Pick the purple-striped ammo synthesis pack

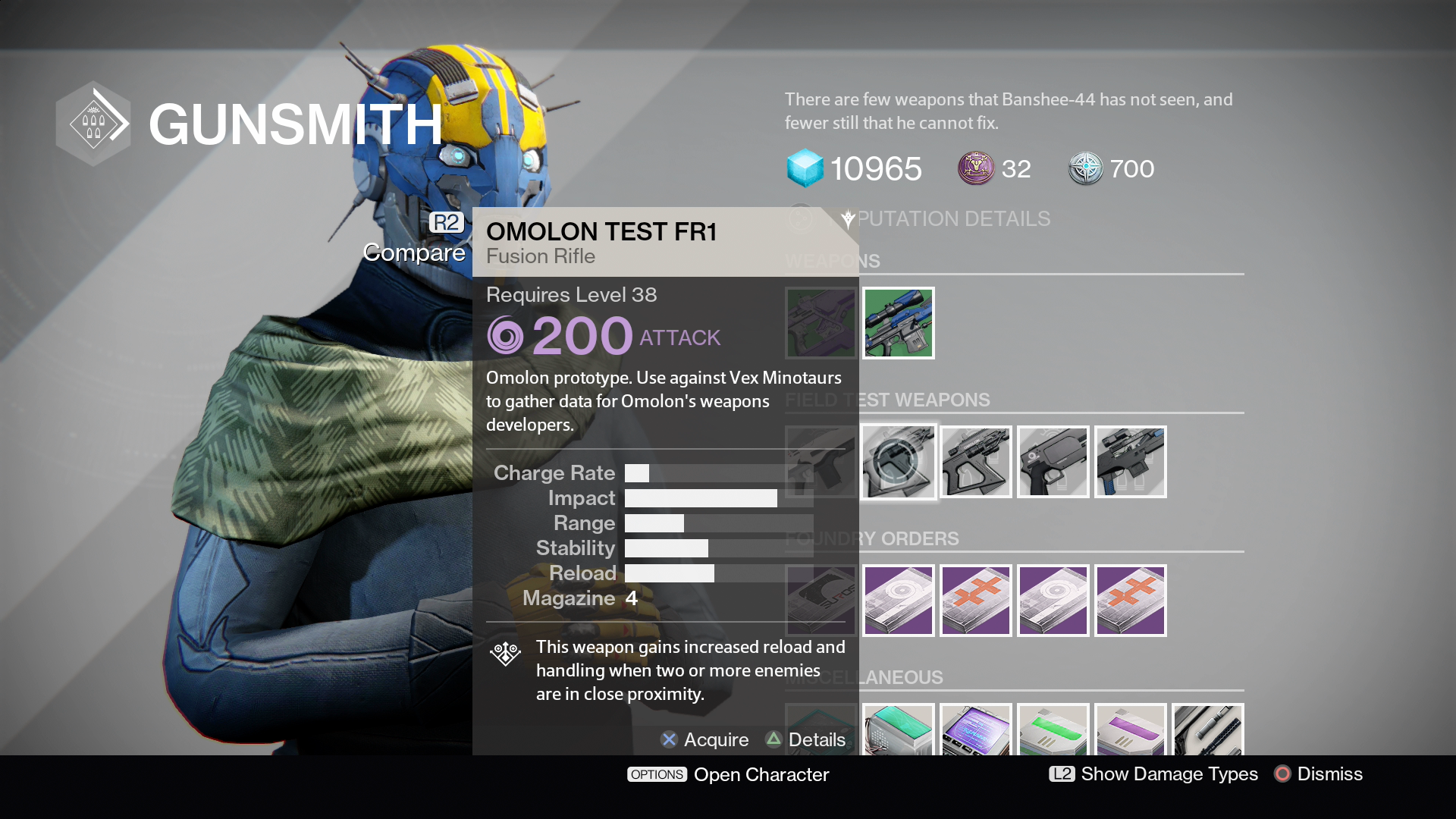pos(1131,730)
